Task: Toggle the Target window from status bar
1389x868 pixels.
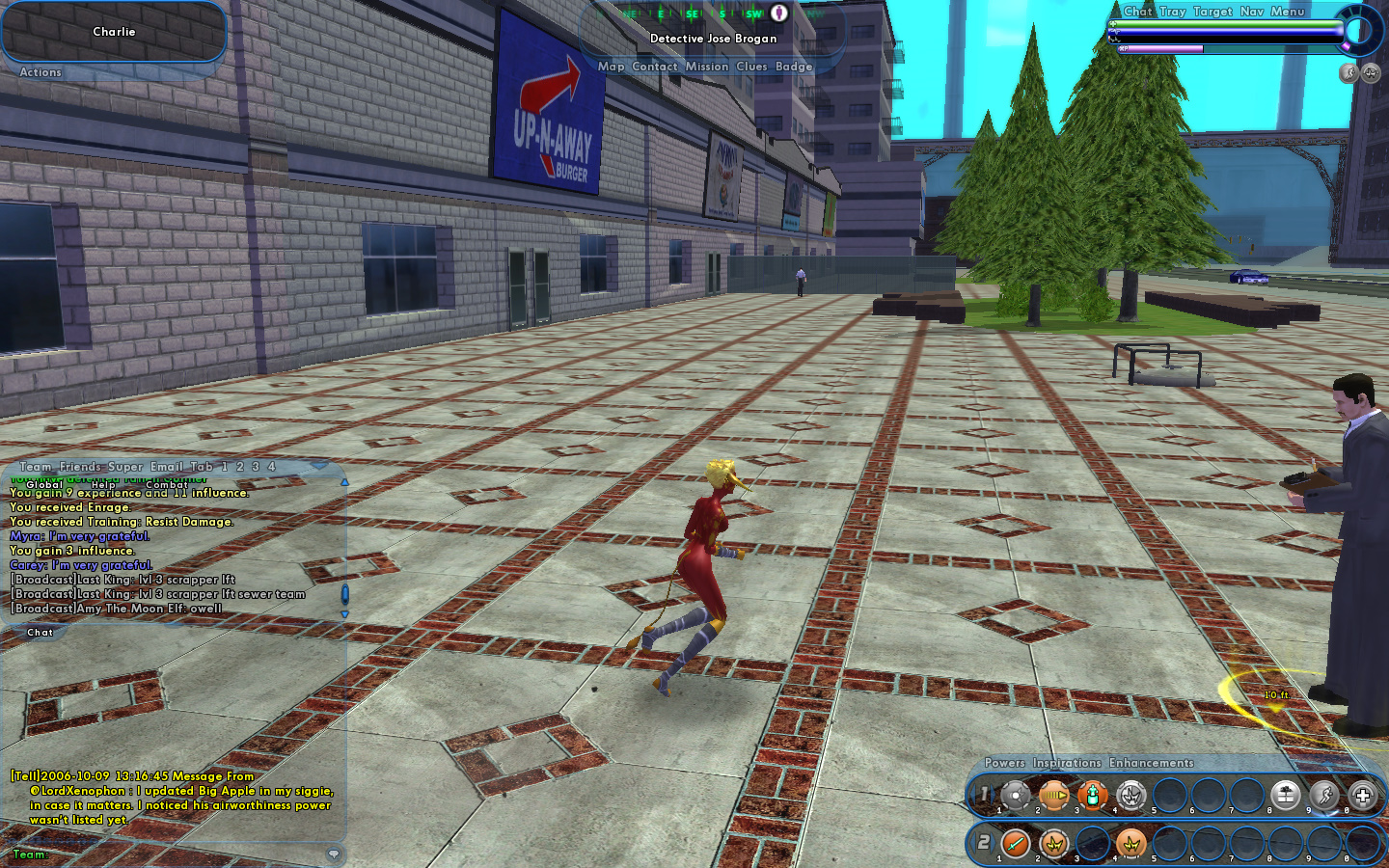Action: (1212, 12)
